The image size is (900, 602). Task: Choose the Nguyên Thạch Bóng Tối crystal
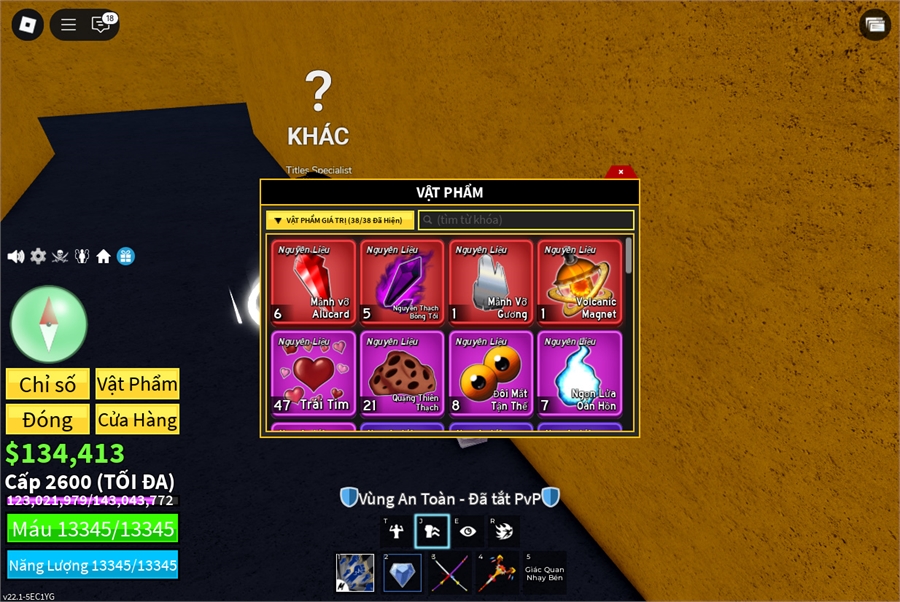[x=402, y=282]
